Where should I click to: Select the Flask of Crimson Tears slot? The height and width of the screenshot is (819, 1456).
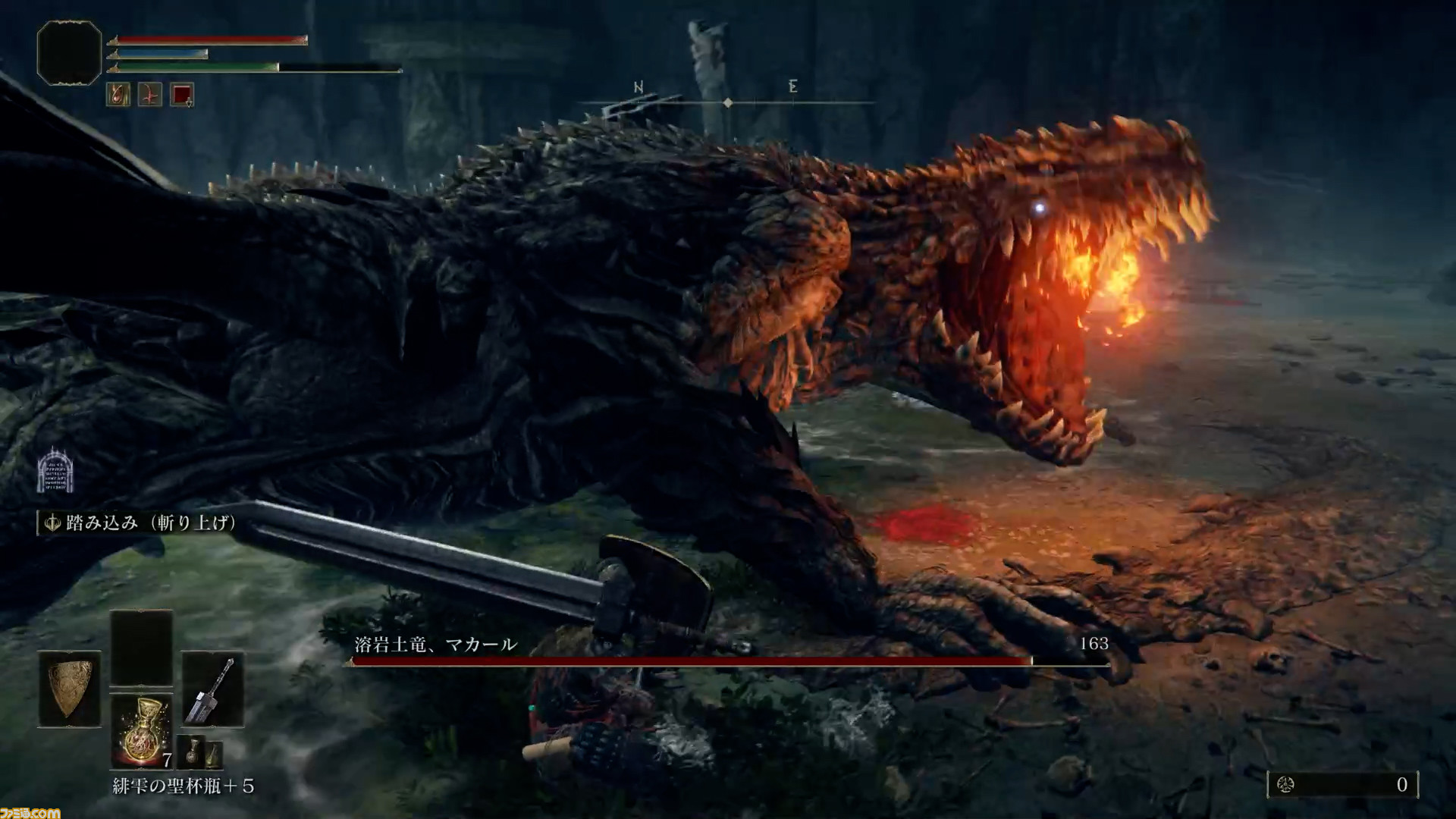pyautogui.click(x=141, y=731)
